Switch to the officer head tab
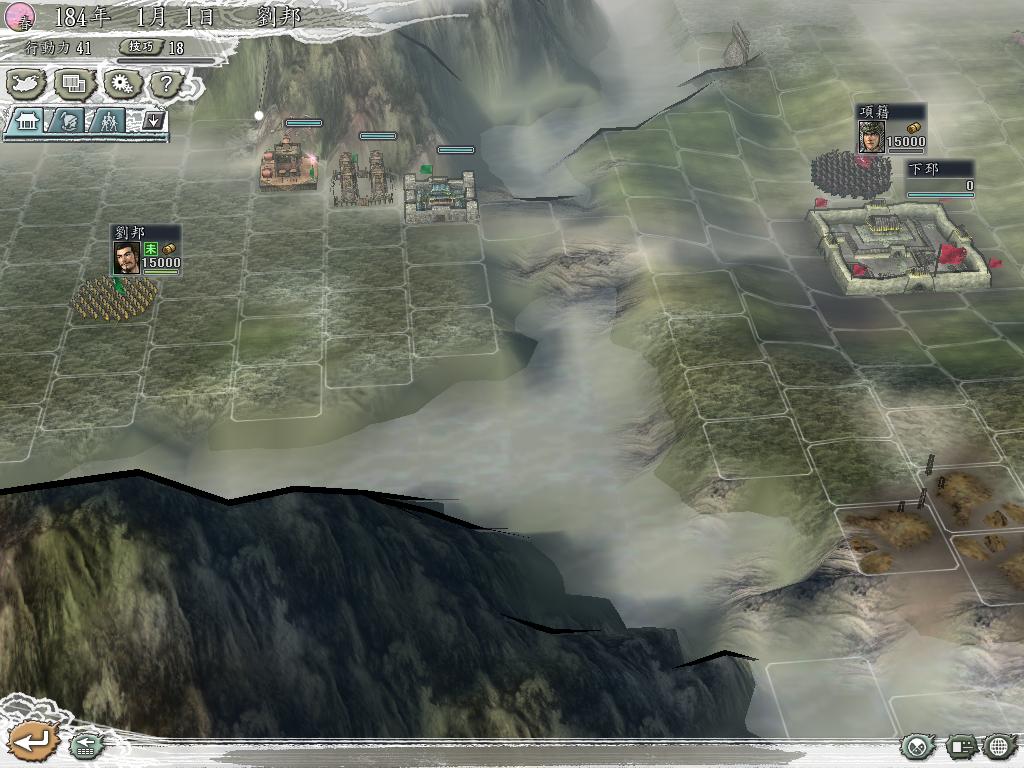 (x=67, y=121)
